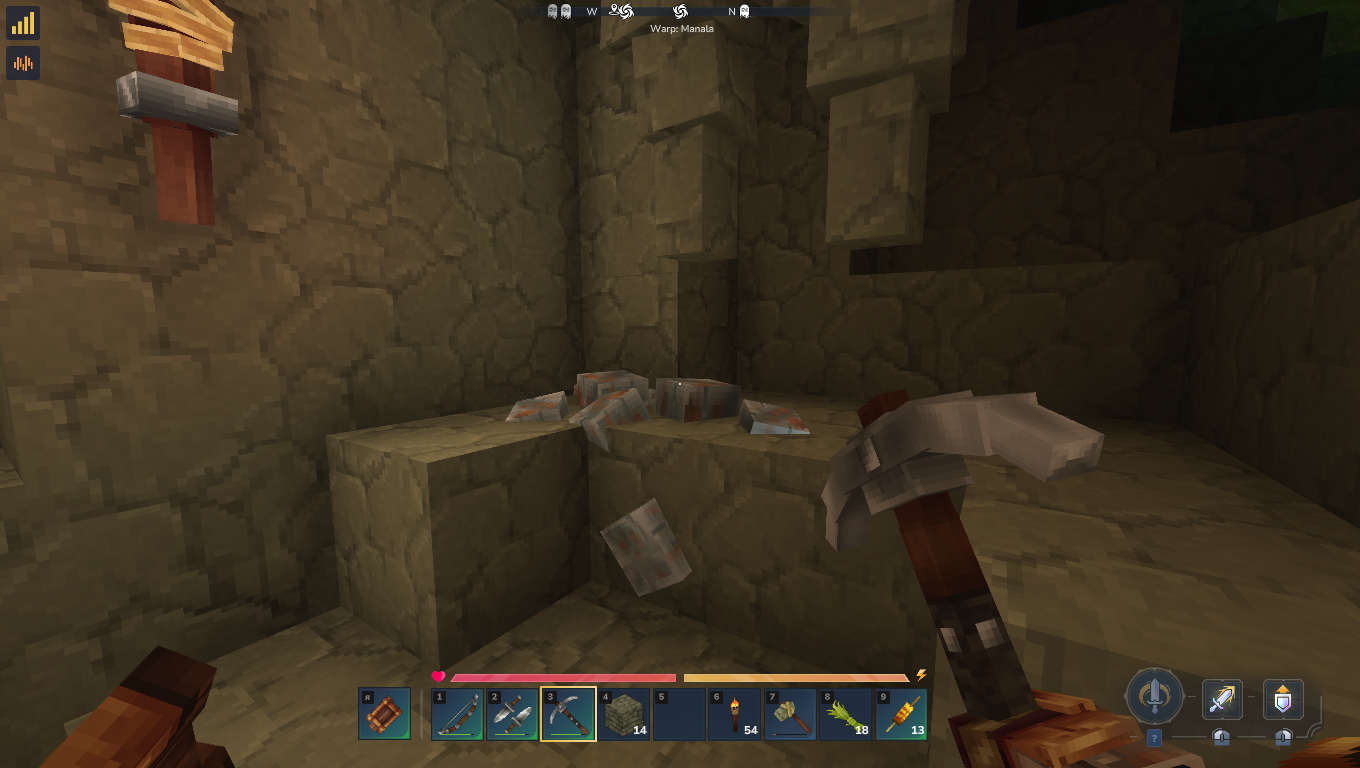The width and height of the screenshot is (1360, 768).
Task: Click the wooden shield utility slot
Action: [384, 714]
